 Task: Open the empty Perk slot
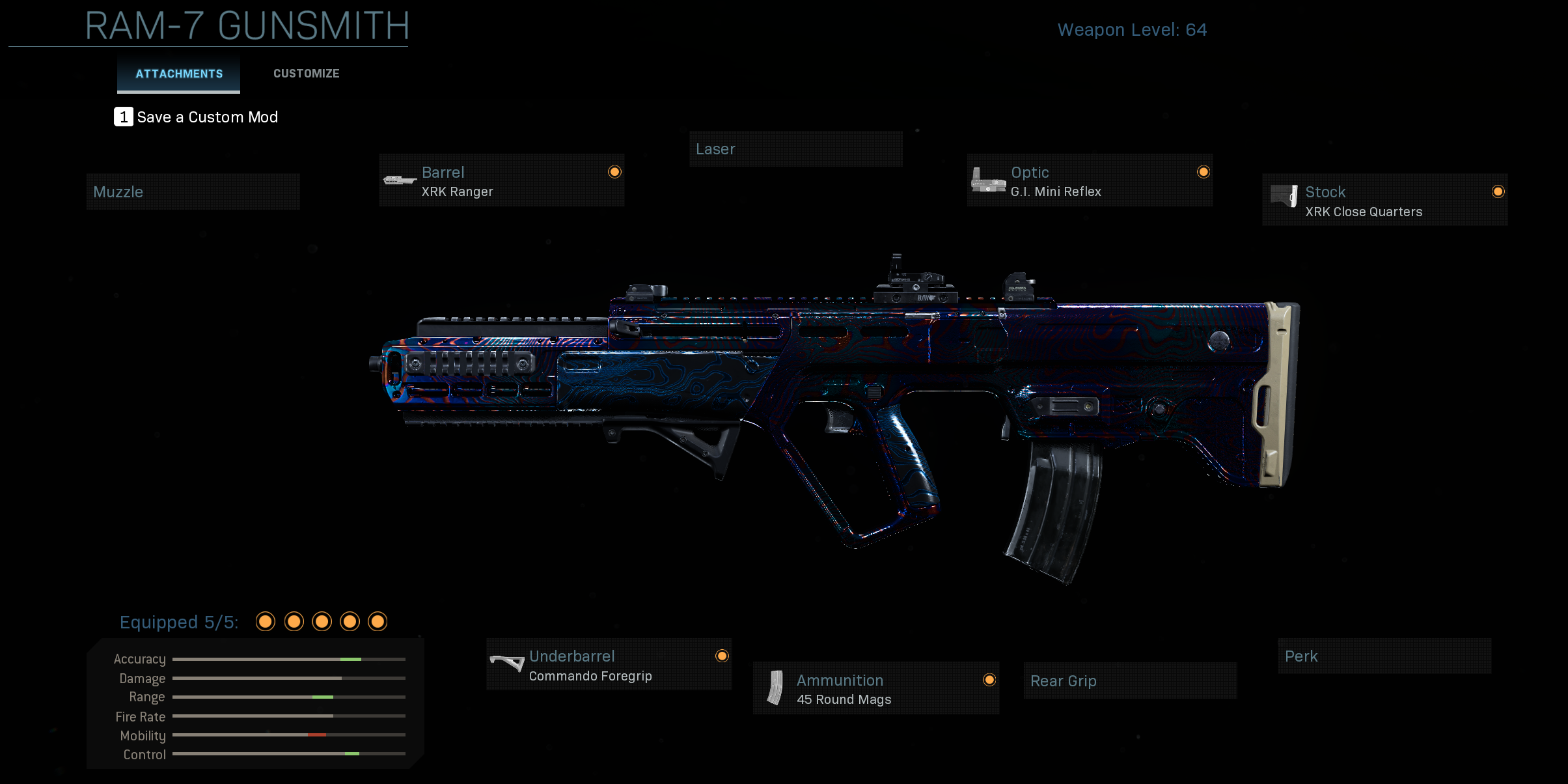click(1384, 656)
